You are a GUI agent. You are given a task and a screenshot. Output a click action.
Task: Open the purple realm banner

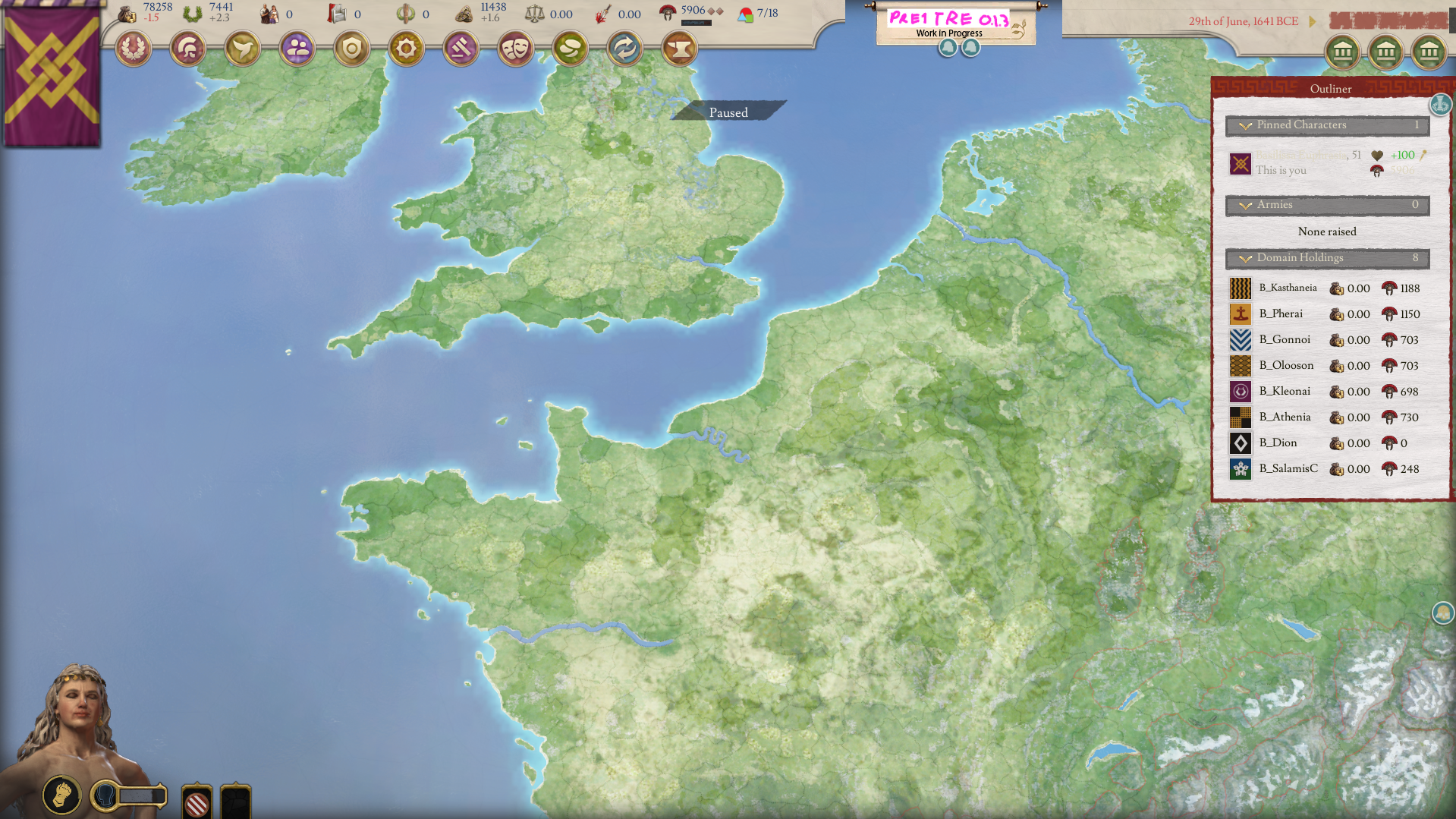(52, 74)
